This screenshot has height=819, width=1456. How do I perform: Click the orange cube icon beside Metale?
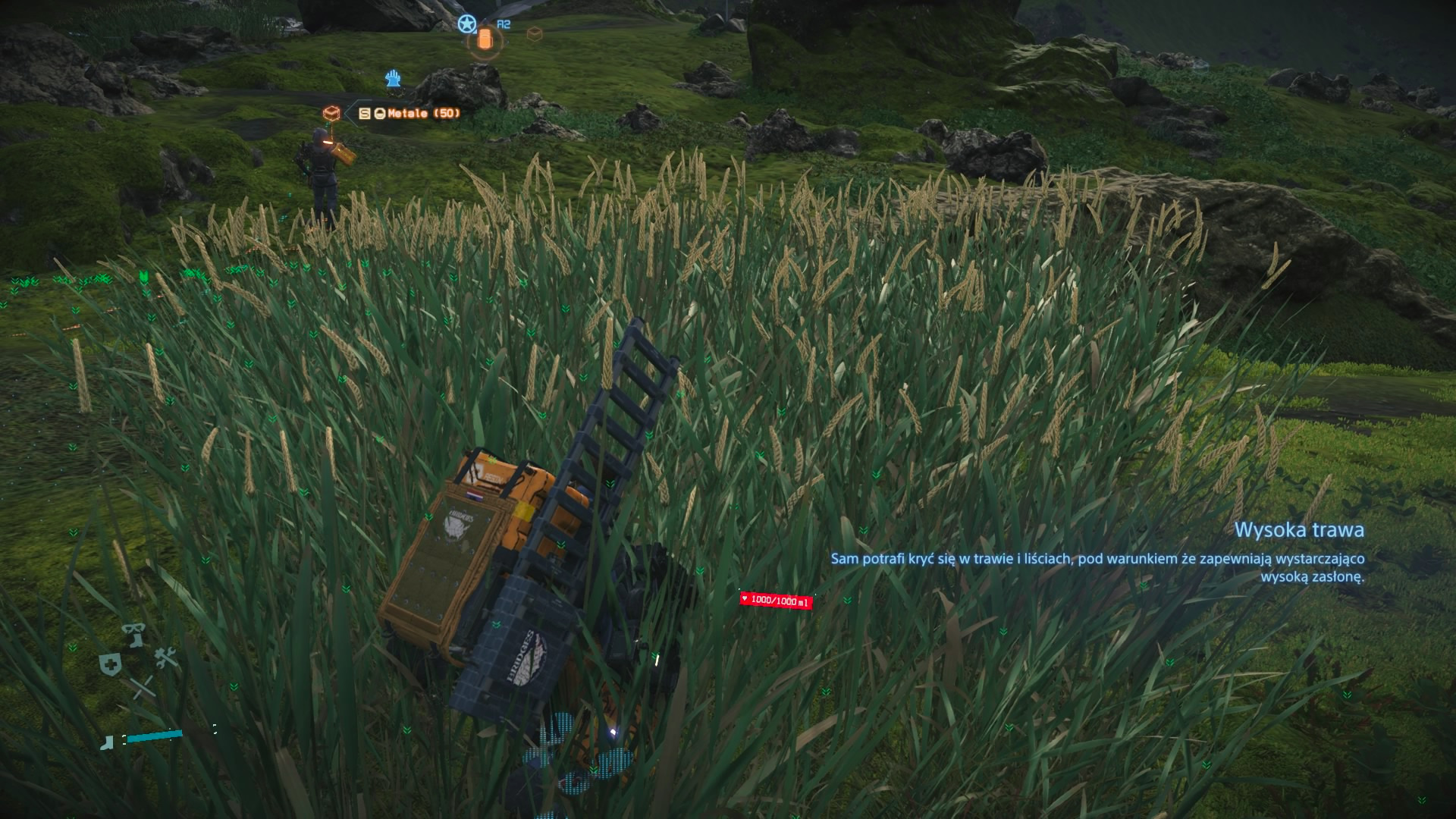pyautogui.click(x=331, y=114)
